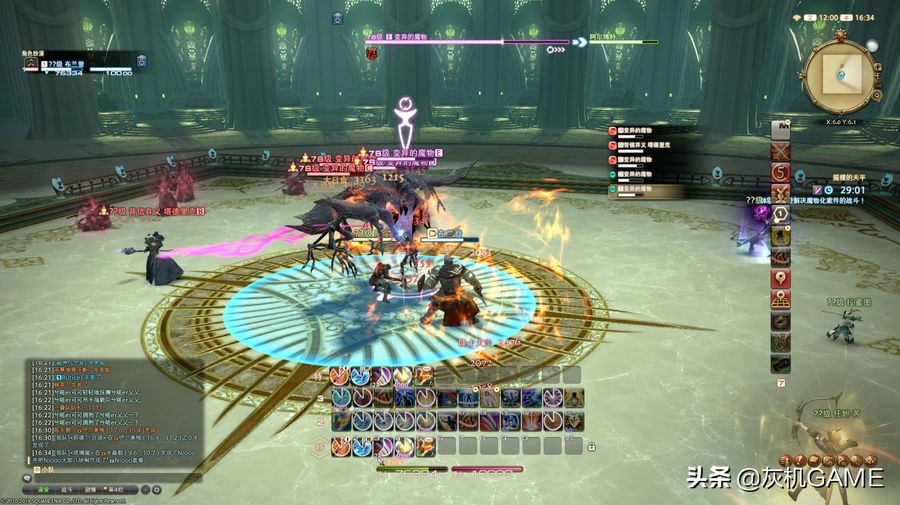
Task: Click the pyramid icon in vertical bar
Action: click(781, 299)
